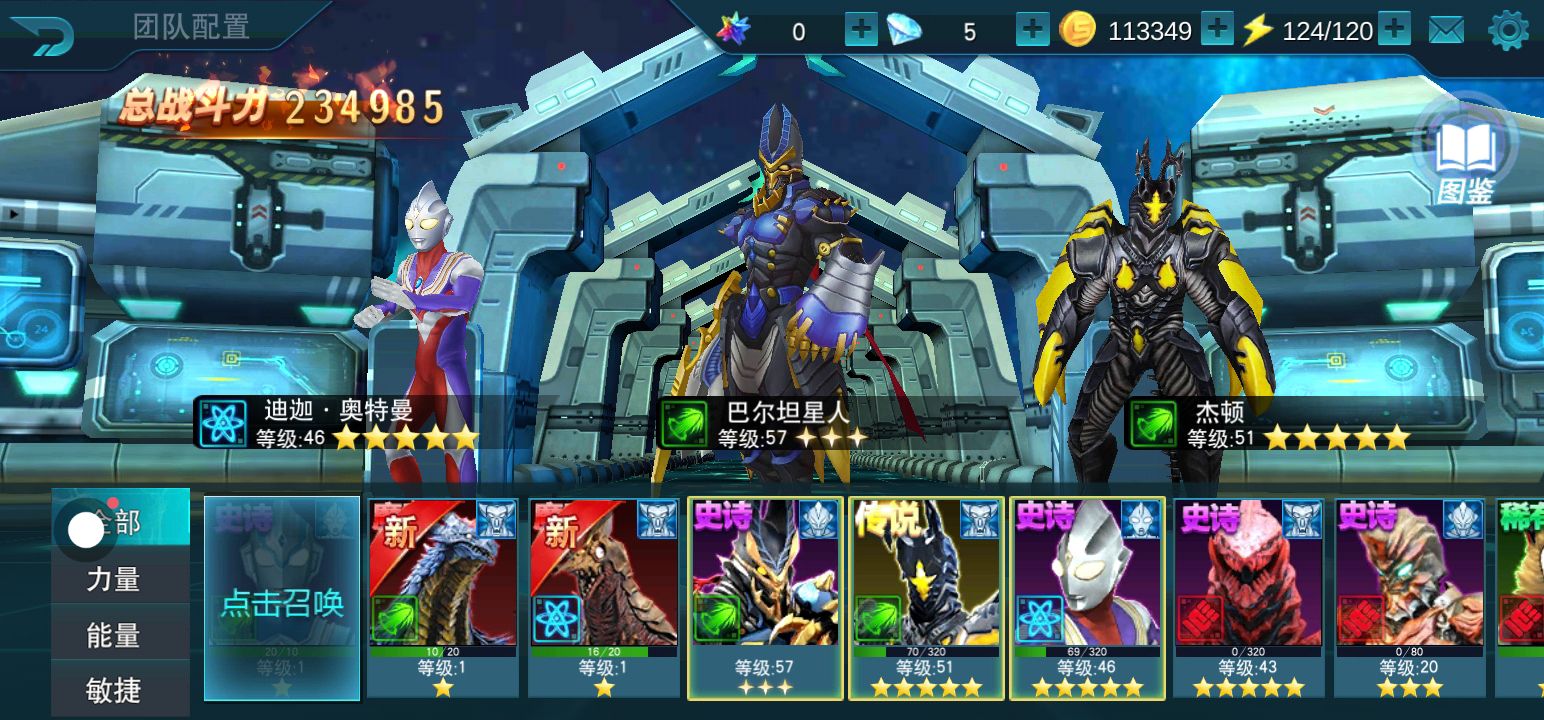Add rainbow star currency with plus button
The image size is (1544, 720).
tap(861, 30)
